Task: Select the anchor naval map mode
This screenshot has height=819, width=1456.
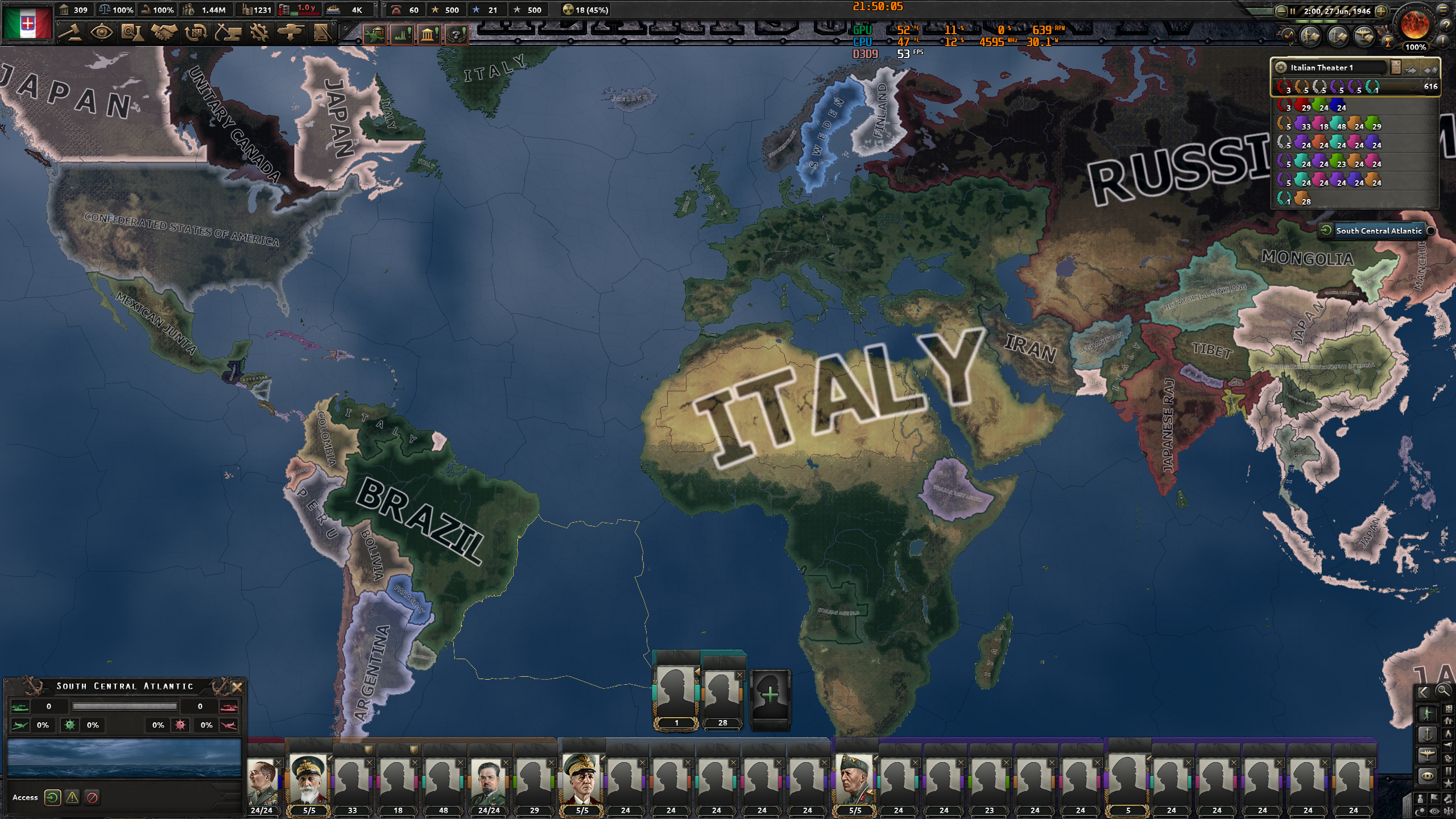Action: [x=1428, y=735]
